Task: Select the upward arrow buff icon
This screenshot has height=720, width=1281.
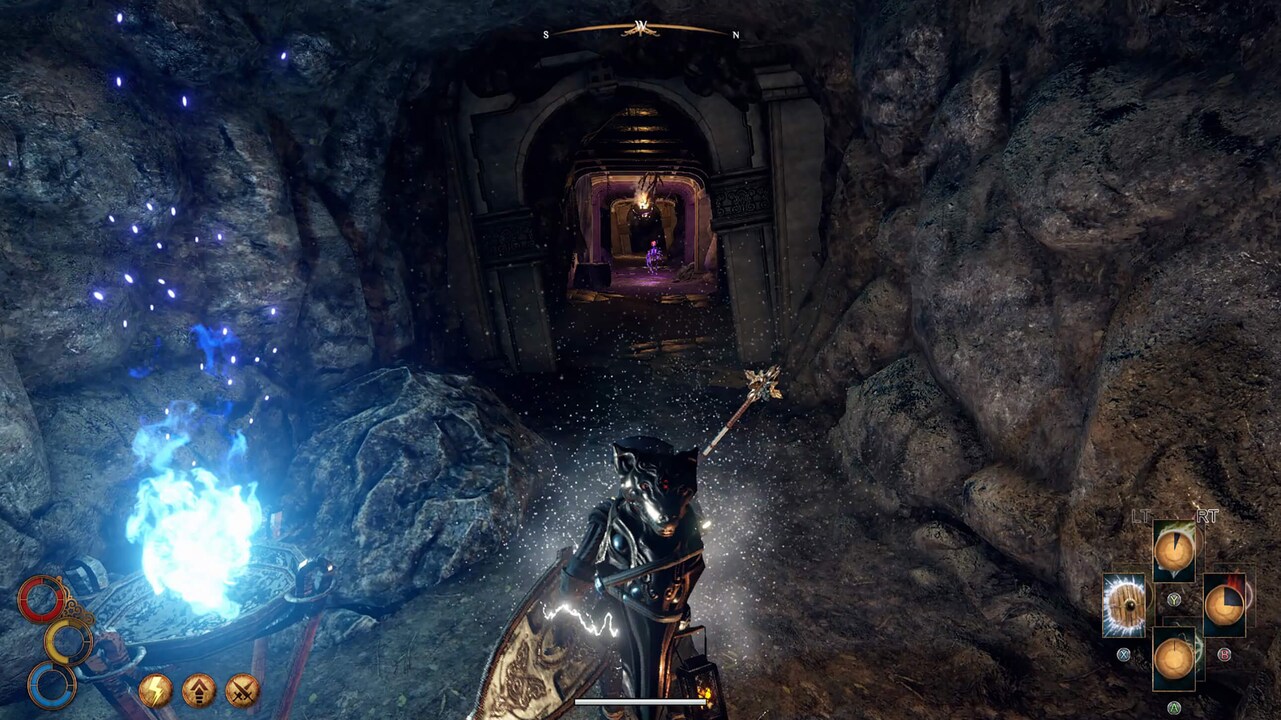Action: [198, 690]
